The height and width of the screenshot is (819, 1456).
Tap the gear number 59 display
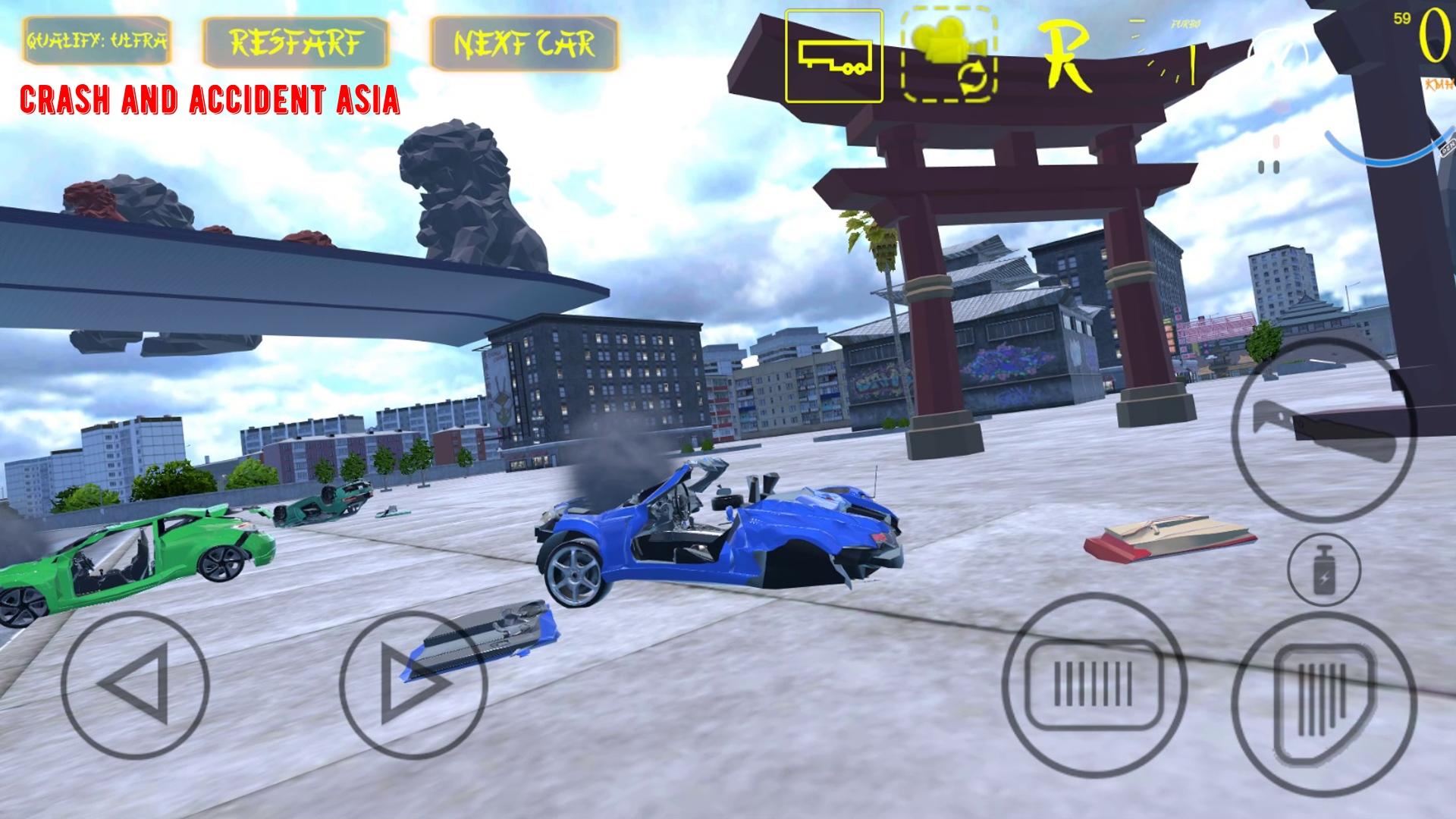[1402, 18]
